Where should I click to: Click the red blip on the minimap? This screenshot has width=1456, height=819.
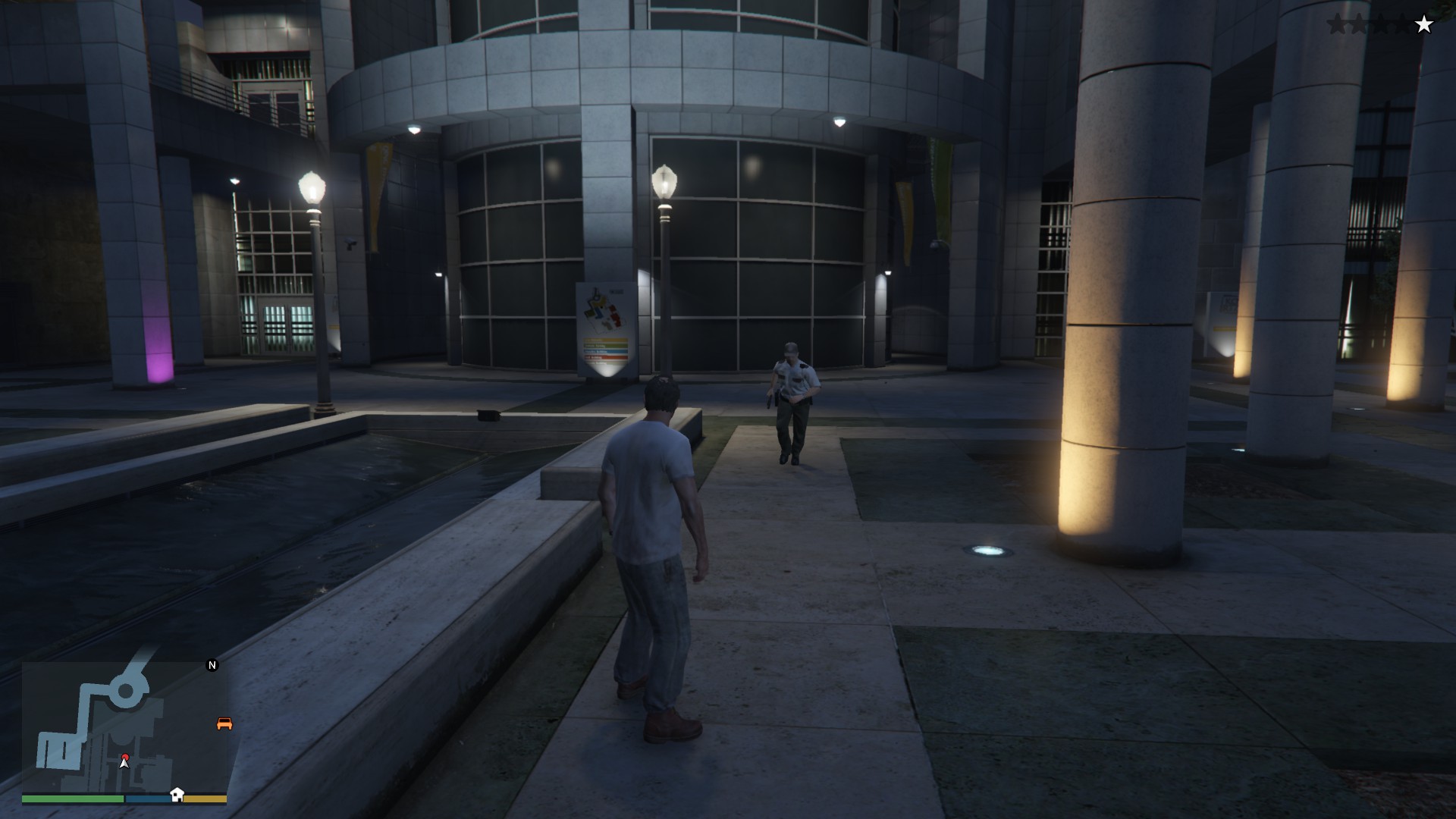[x=125, y=757]
